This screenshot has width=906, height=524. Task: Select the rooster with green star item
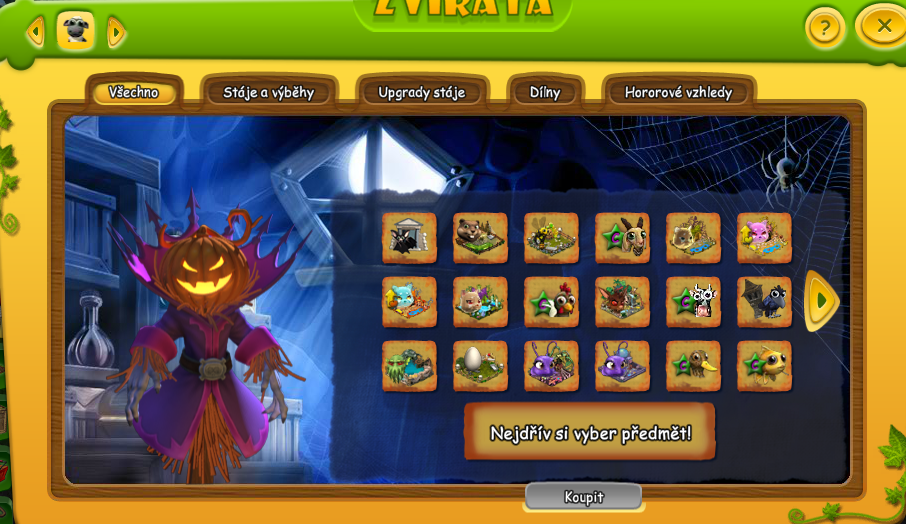[x=551, y=302]
